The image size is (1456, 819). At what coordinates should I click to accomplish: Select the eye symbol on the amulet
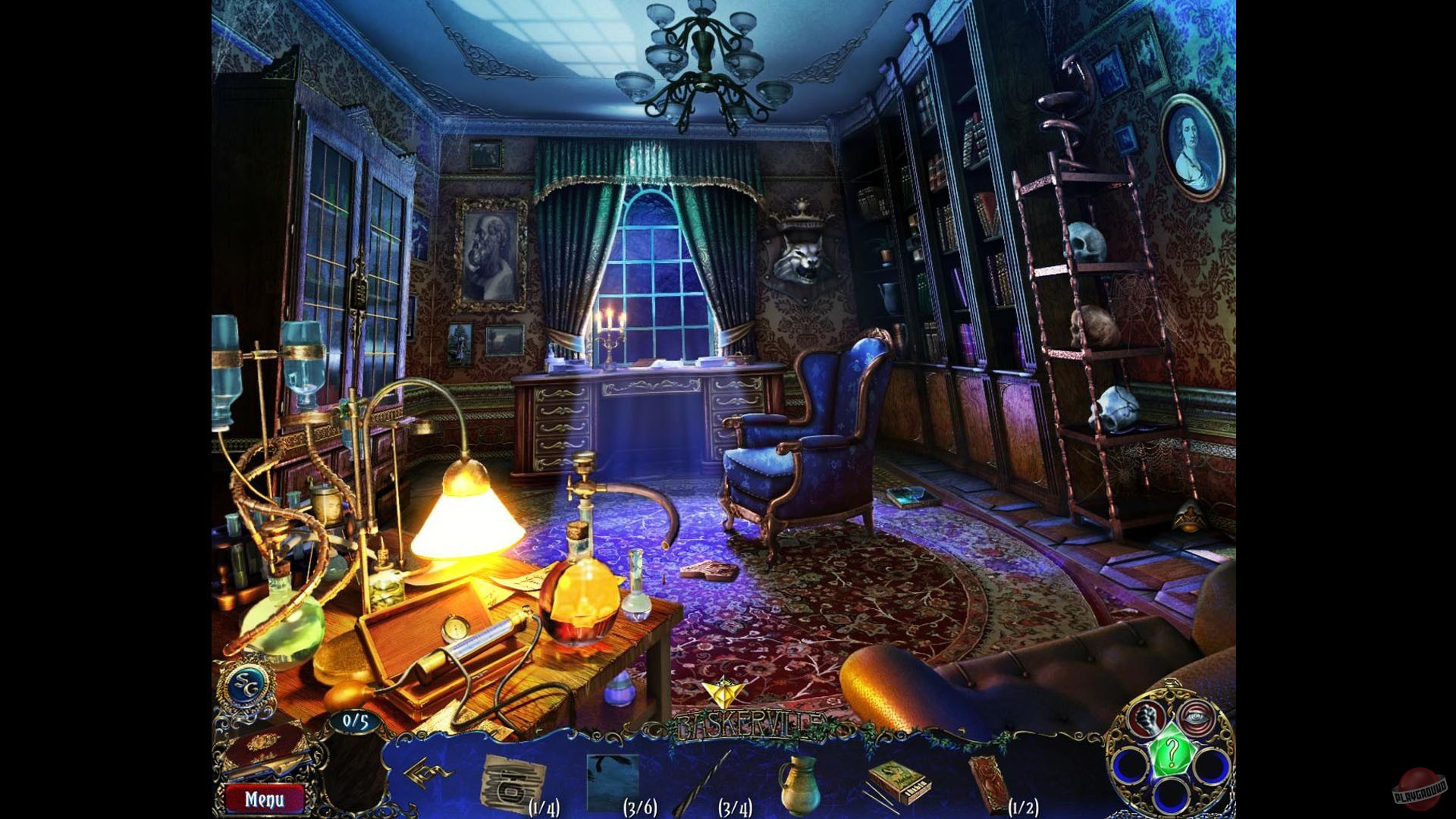pos(1197,716)
